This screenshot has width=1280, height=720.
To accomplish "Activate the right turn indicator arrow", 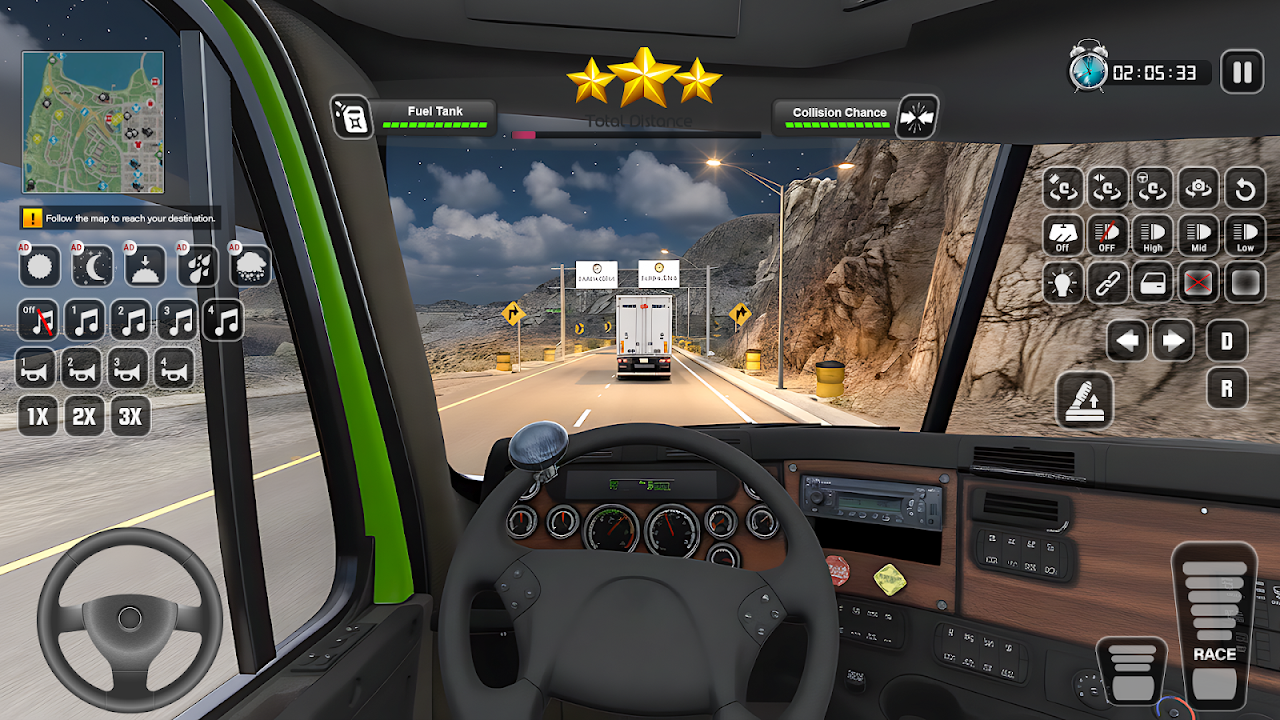I will [x=1173, y=342].
